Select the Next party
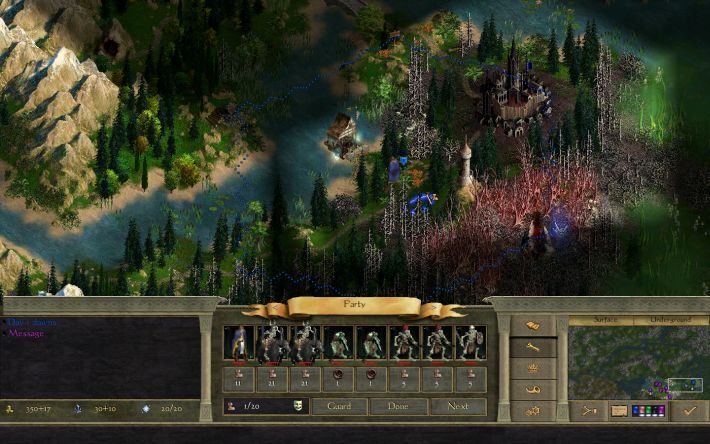Image resolution: width=710 pixels, height=444 pixels. tap(458, 406)
